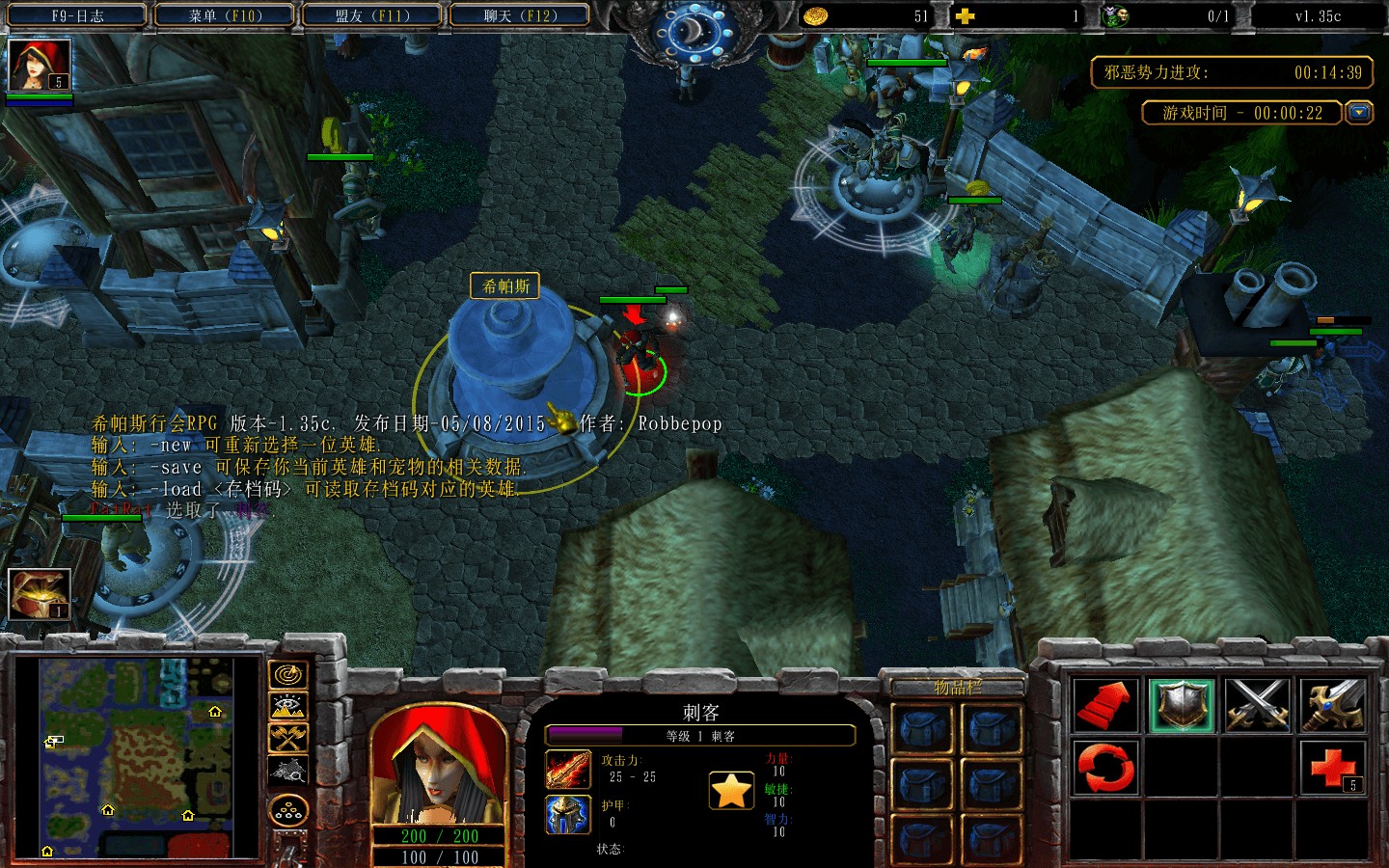Open the game menu (F10)
The width and height of the screenshot is (1389, 868).
point(226,15)
